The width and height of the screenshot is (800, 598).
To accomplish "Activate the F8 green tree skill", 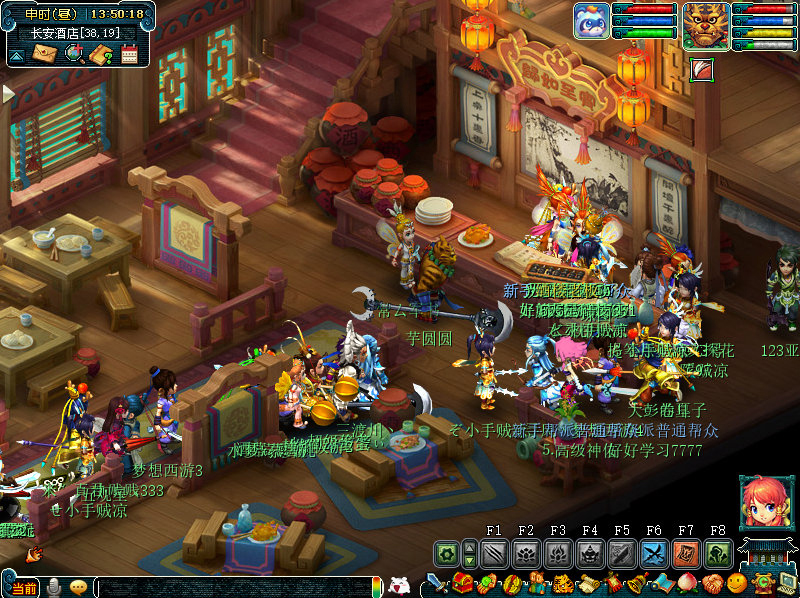I will tap(717, 553).
